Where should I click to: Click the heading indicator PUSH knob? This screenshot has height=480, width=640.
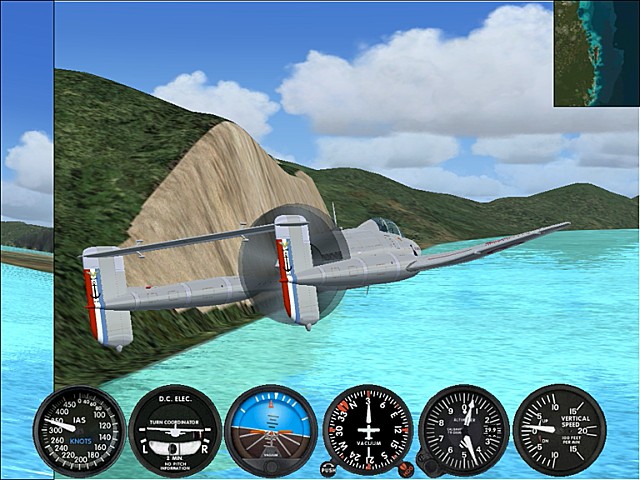click(x=329, y=468)
